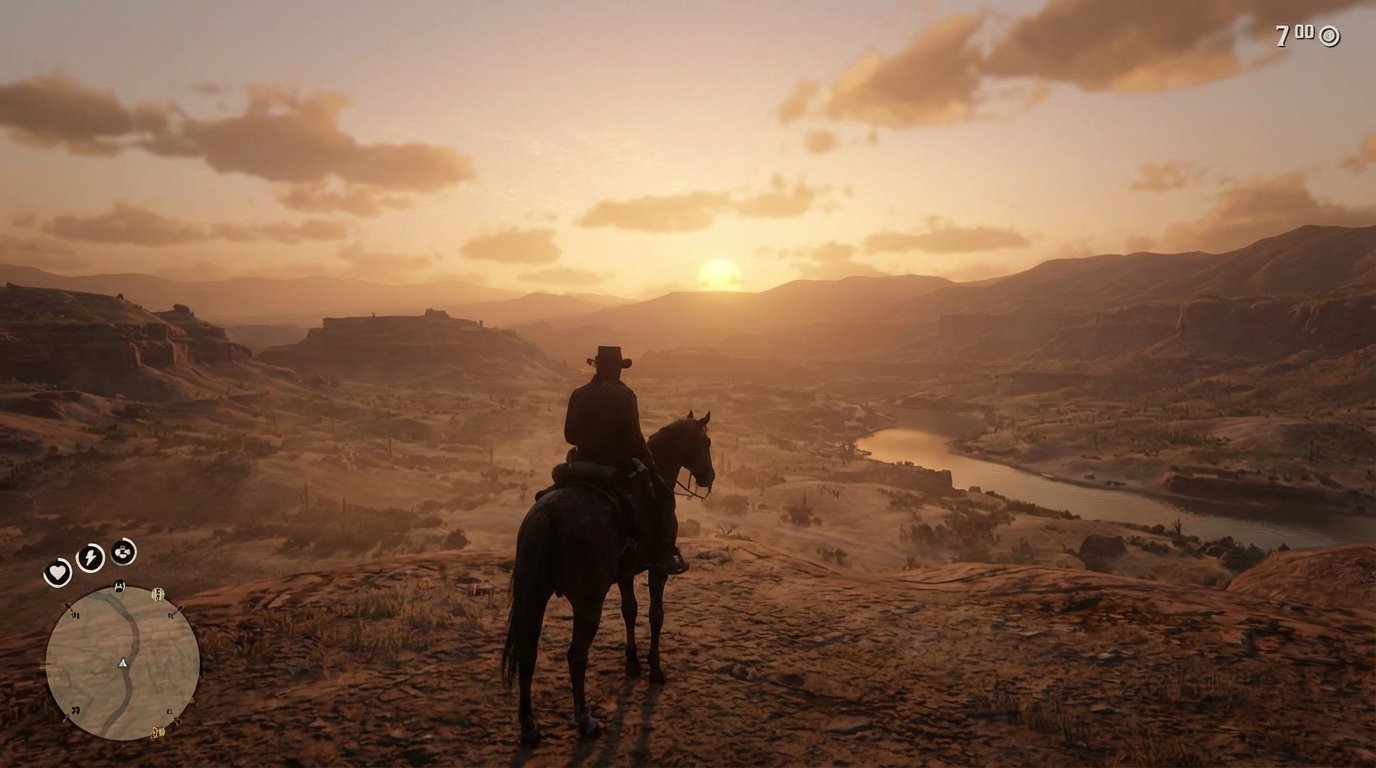Click the horse marker at the minimap's top edge

(x=119, y=586)
